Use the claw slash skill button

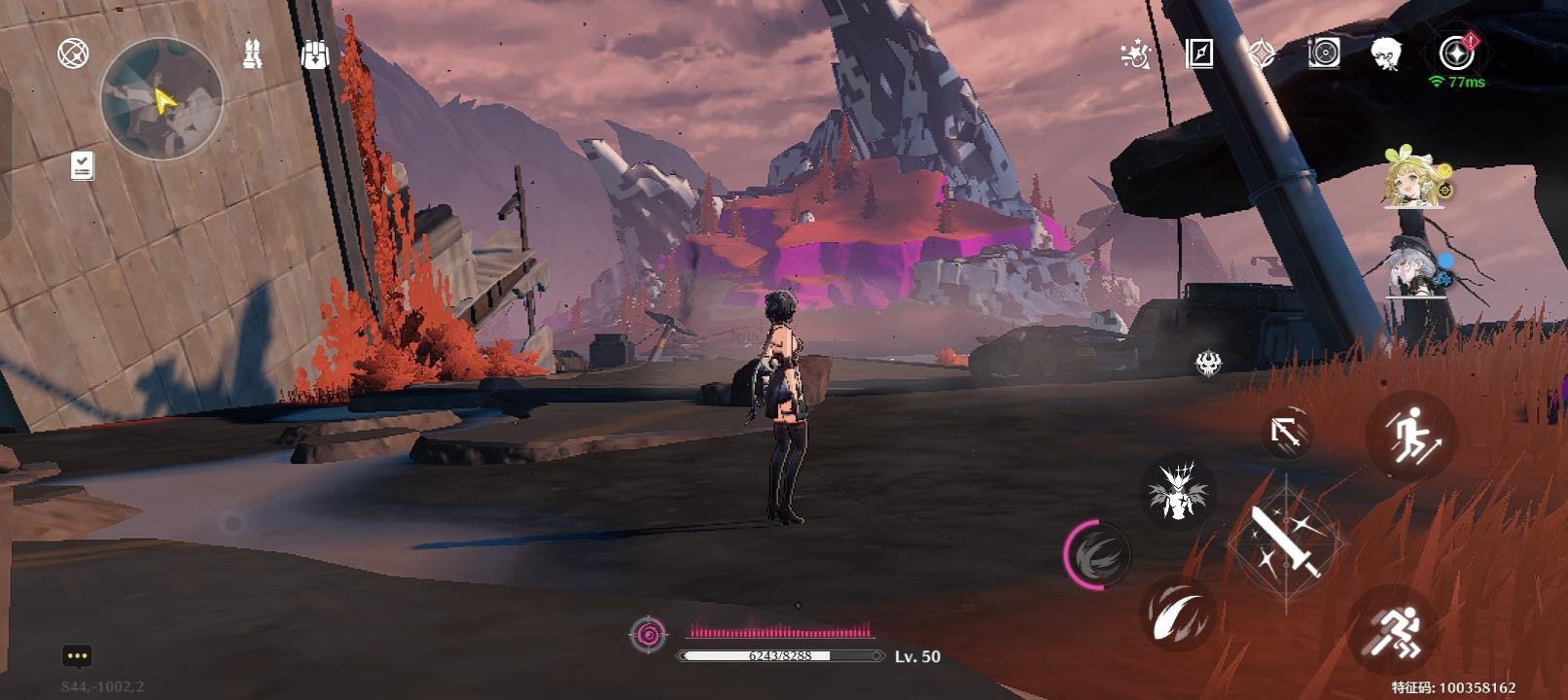pos(1177,612)
